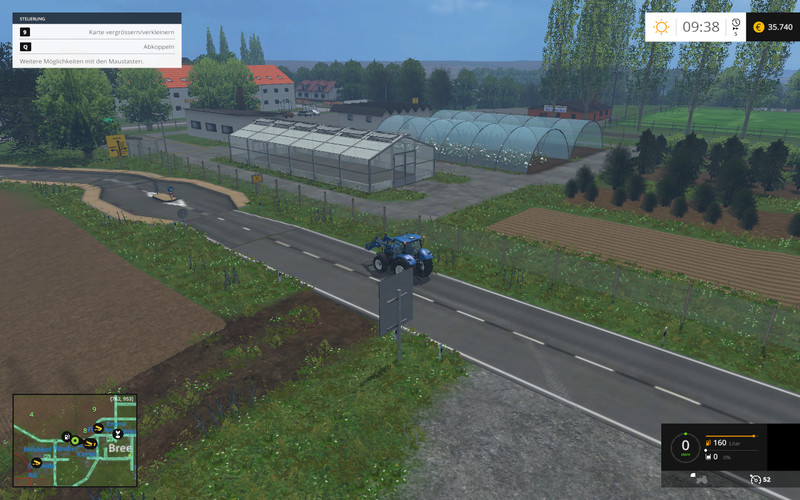
Task: Open the minimap in the corner
Action: [75, 440]
